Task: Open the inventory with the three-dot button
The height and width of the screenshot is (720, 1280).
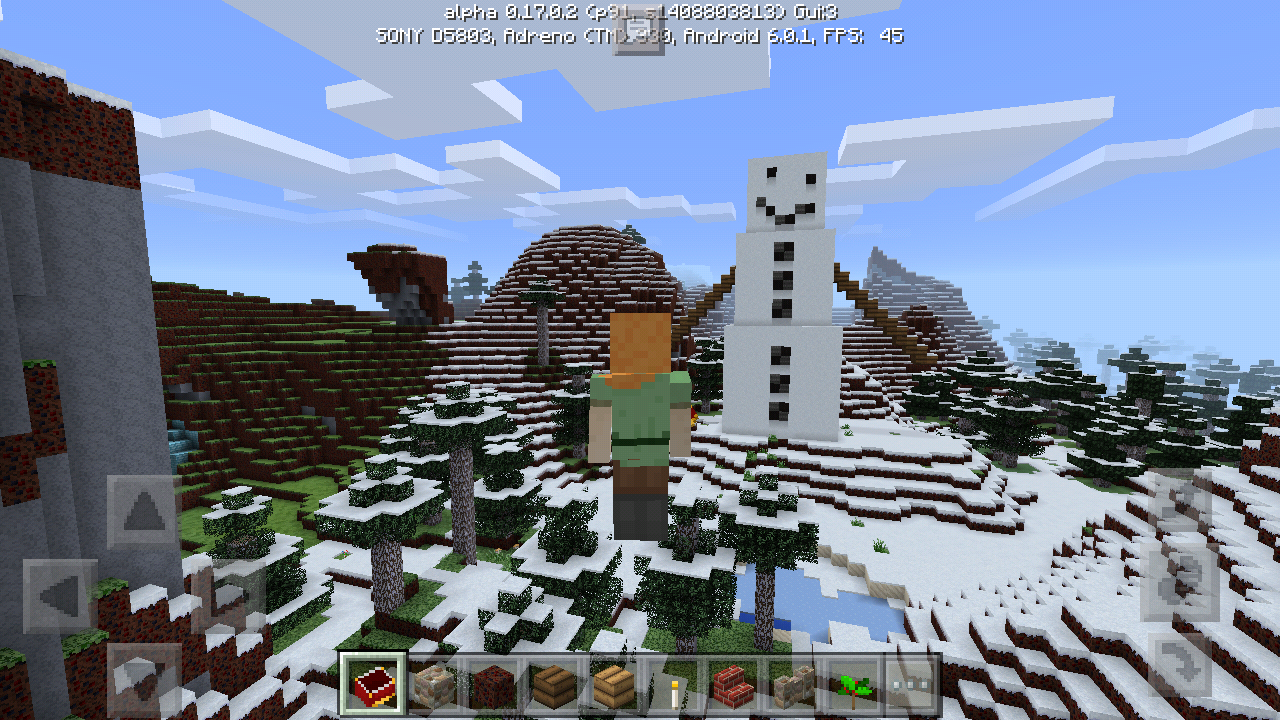Action: pos(911,685)
